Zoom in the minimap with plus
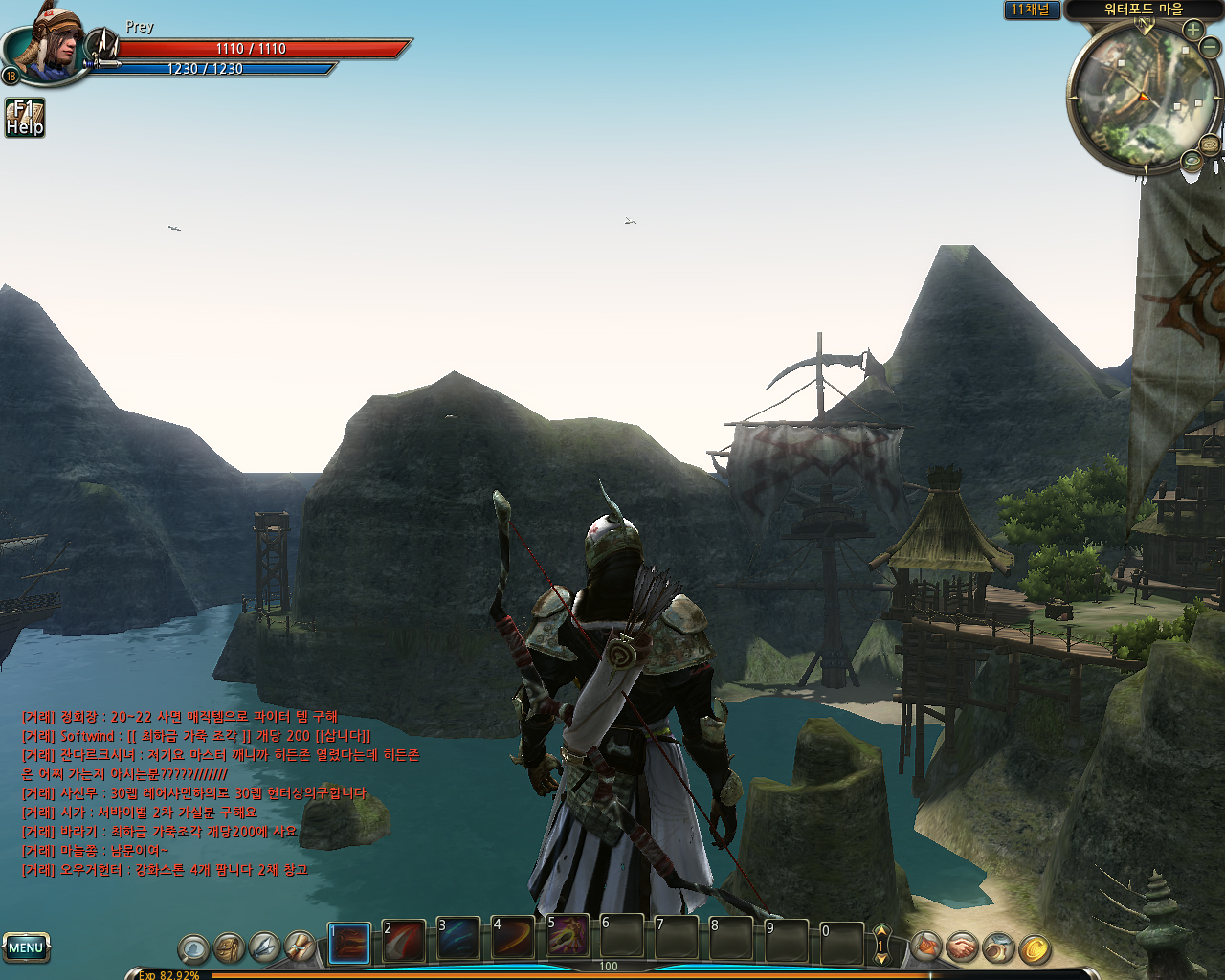Image resolution: width=1225 pixels, height=980 pixels. [1192, 30]
